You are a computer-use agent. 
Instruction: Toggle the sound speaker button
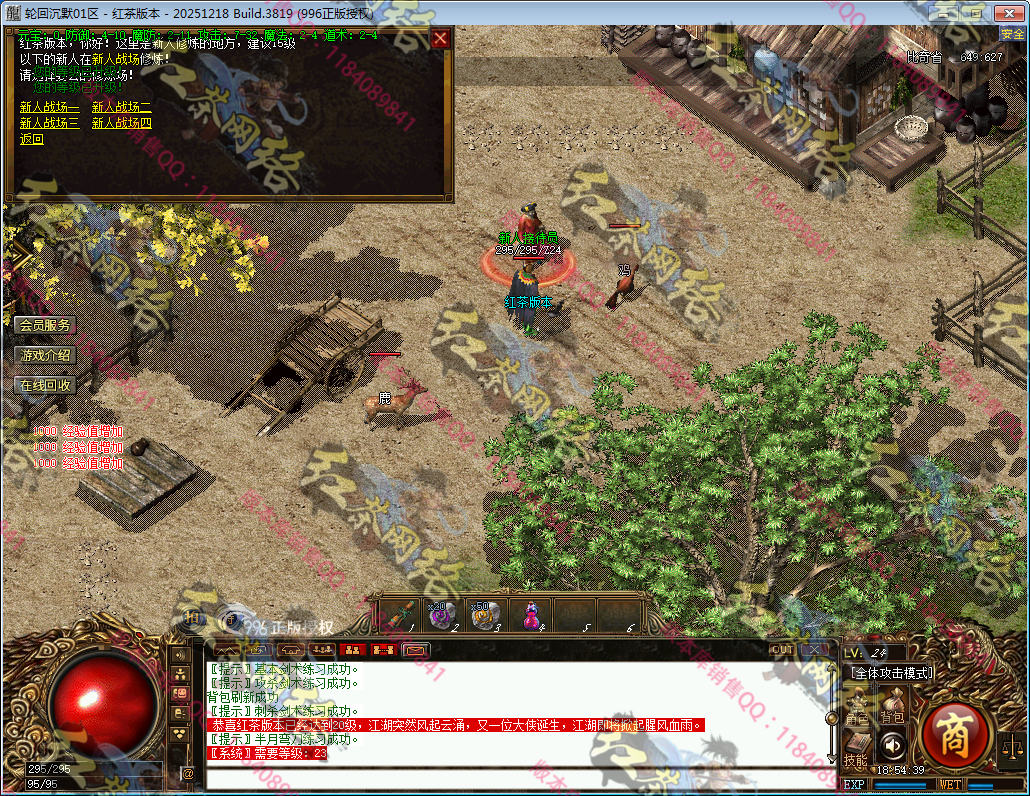(892, 745)
